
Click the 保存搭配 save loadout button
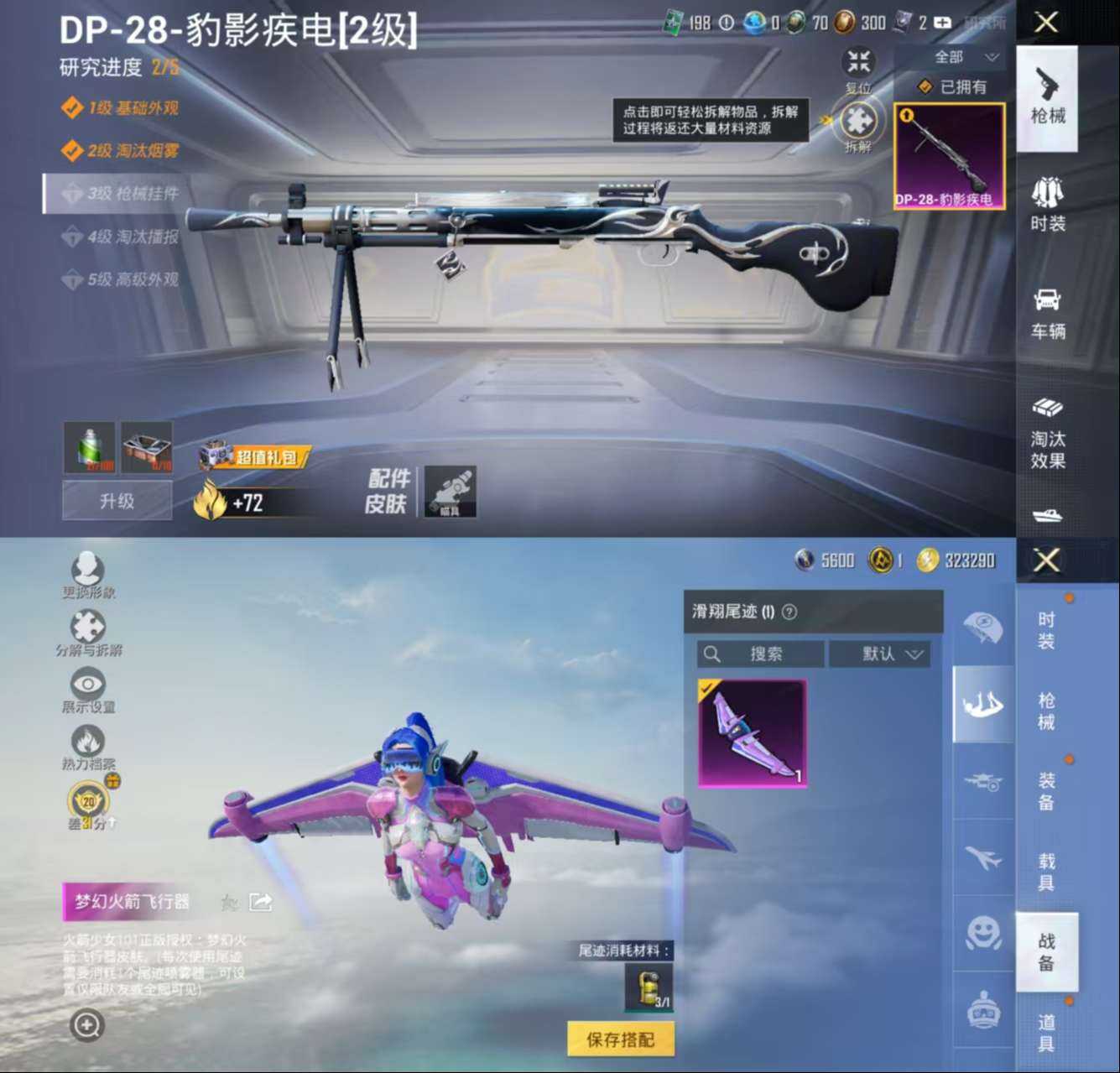(621, 1039)
